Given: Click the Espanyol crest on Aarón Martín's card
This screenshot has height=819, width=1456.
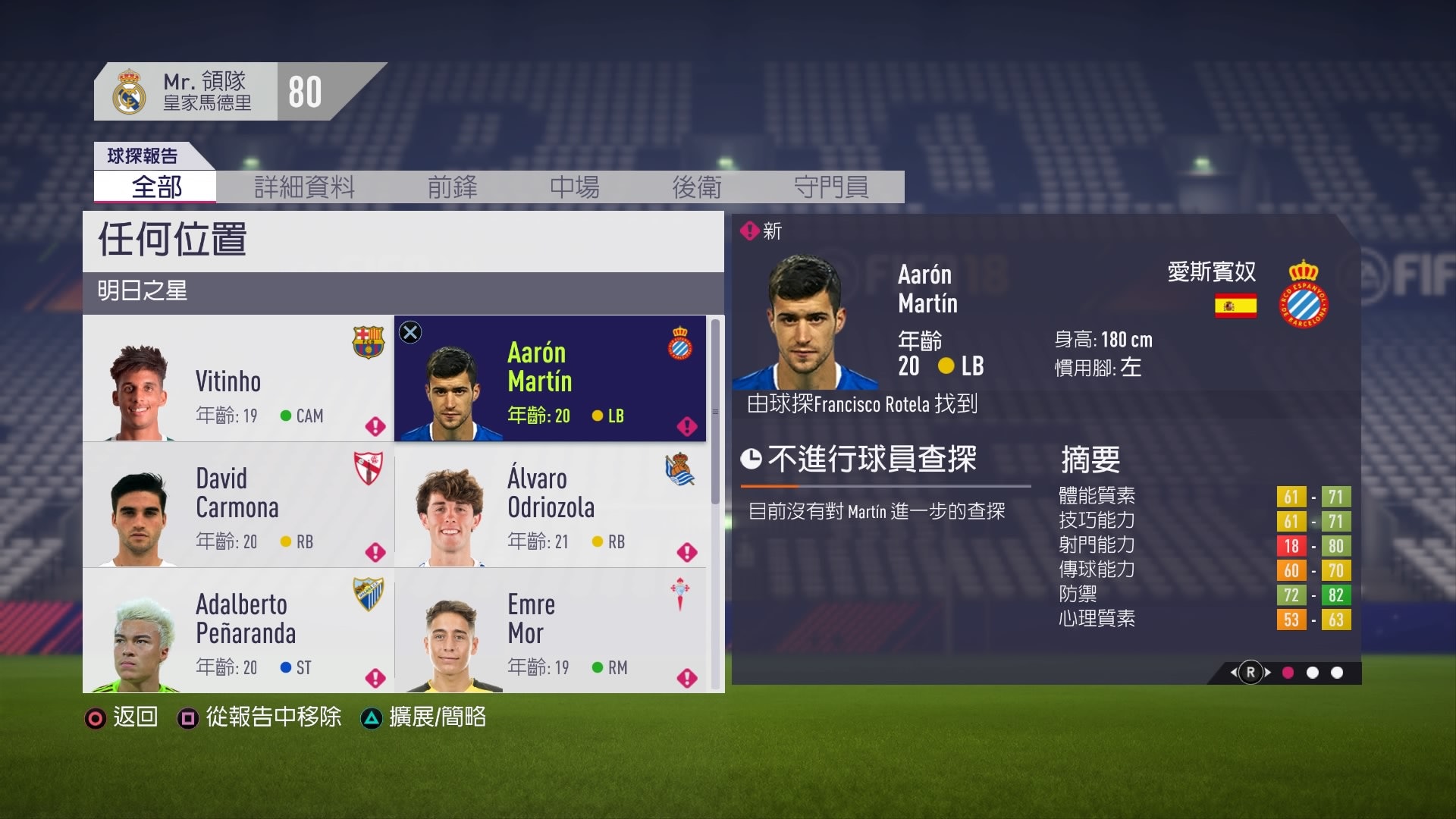Looking at the screenshot, I should (681, 344).
